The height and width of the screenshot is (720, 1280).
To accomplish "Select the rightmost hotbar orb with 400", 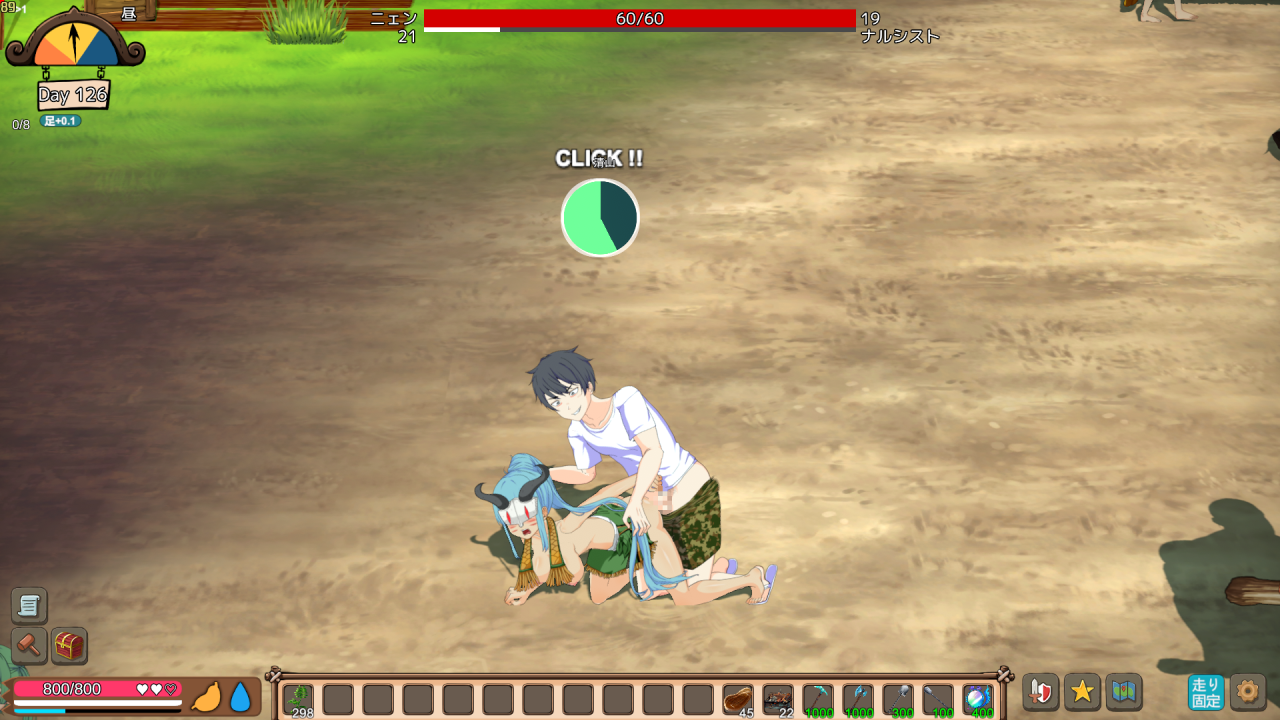I will 977,698.
